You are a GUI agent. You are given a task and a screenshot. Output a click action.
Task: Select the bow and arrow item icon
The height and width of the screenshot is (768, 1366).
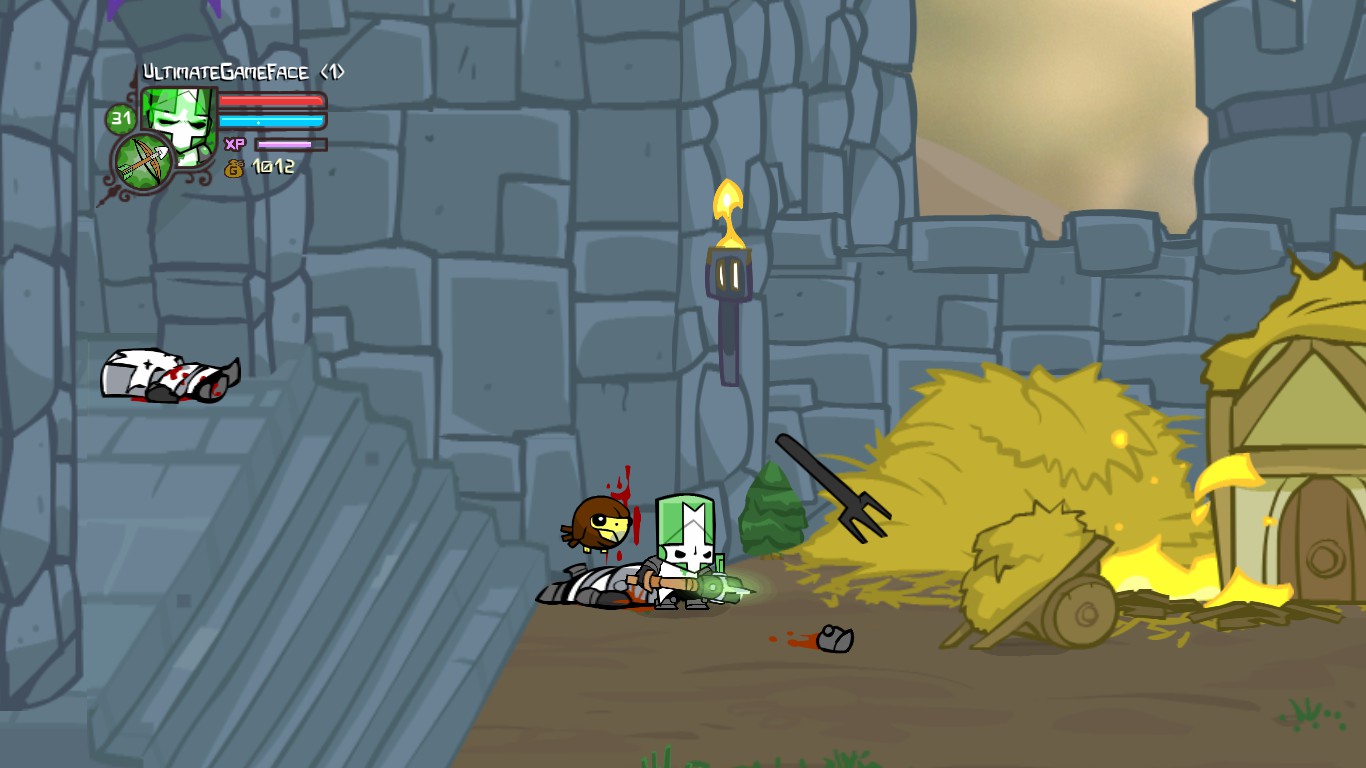(x=143, y=161)
